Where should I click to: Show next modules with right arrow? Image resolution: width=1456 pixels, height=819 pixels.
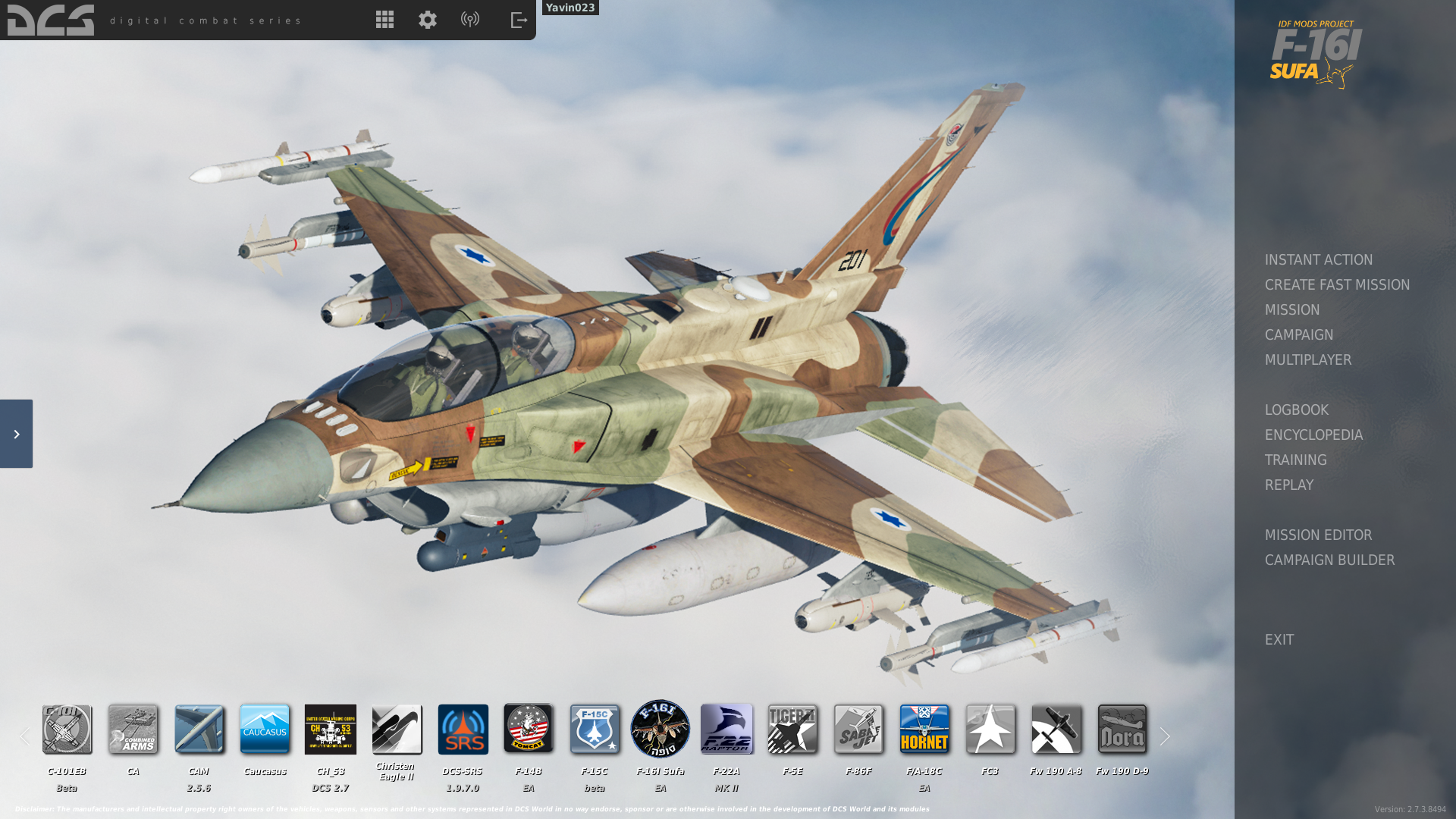click(x=1165, y=736)
